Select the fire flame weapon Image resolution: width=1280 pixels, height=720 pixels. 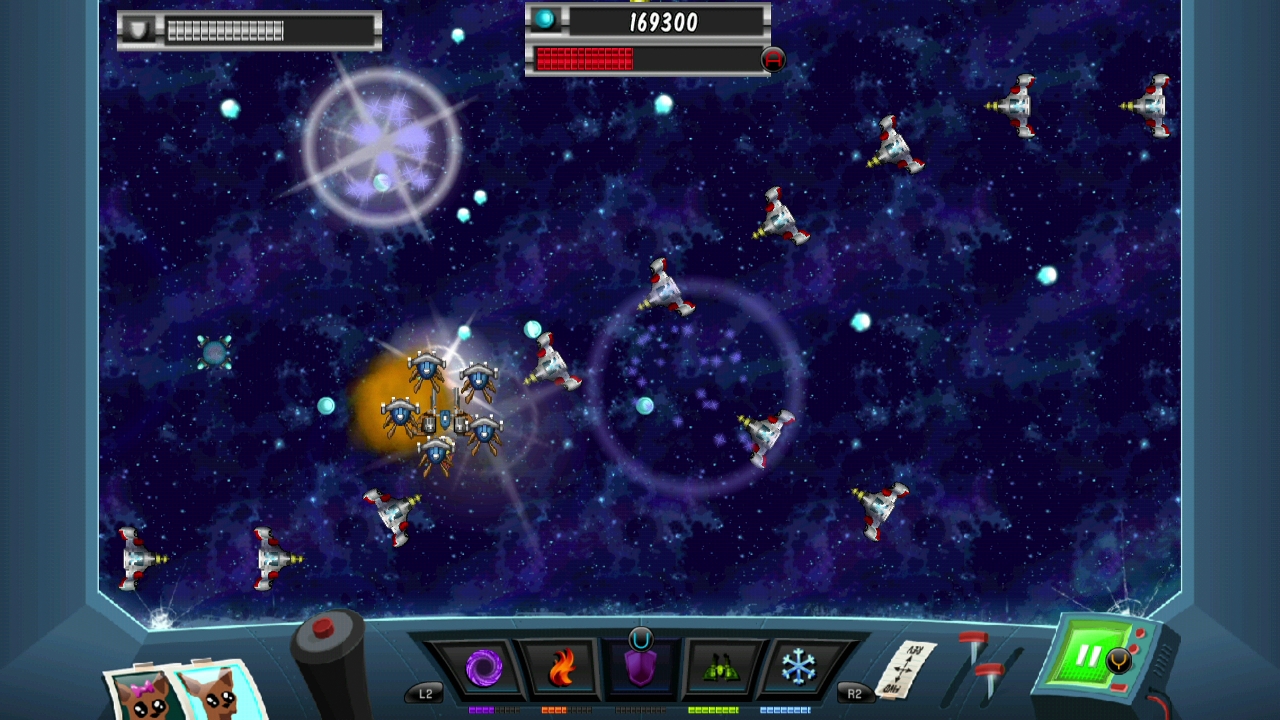click(562, 667)
